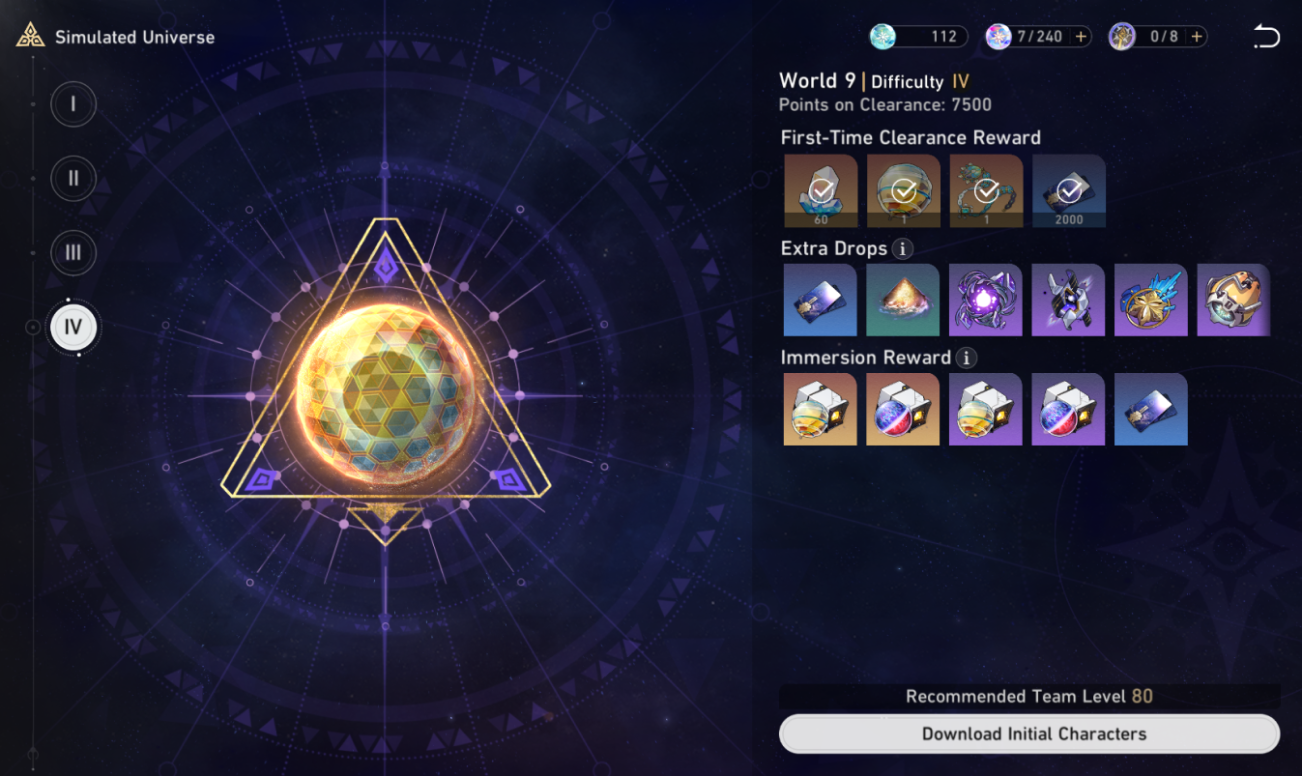Viewport: 1302px width, 776px height.
Task: Select World difficulty II
Action: tap(73, 178)
